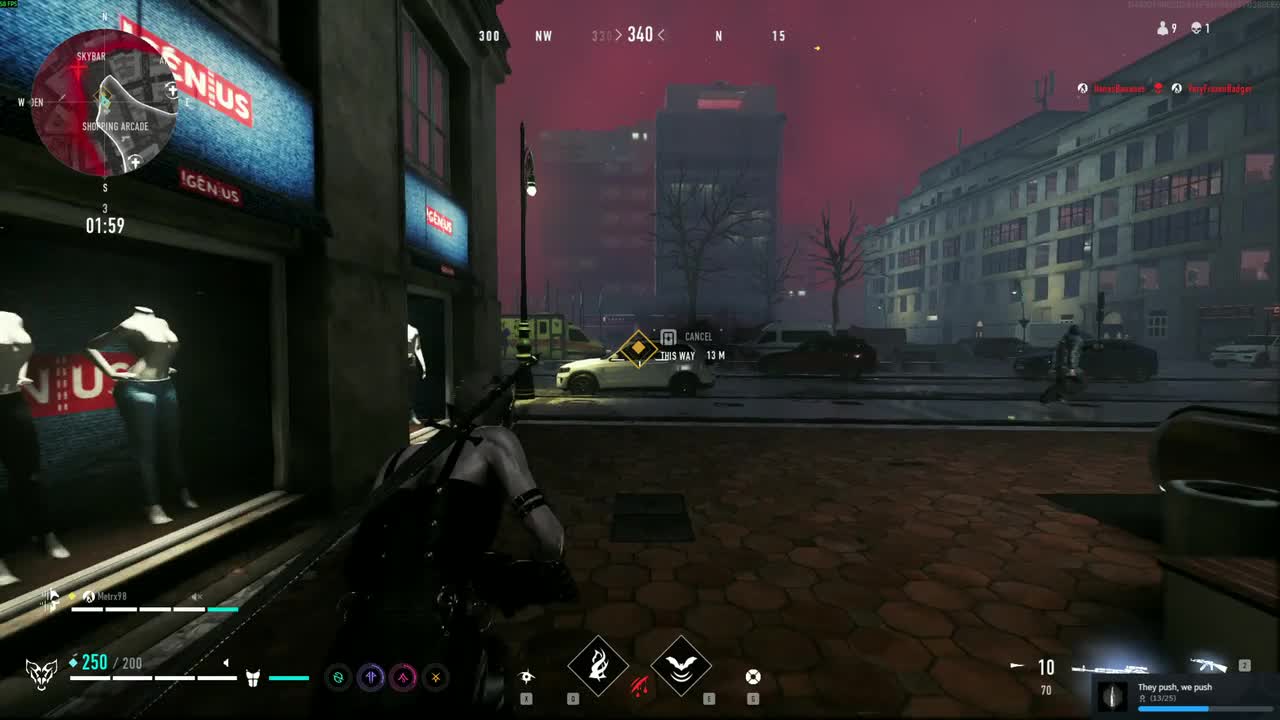
Task: Click the wolf clan emblem icon
Action: 41,674
